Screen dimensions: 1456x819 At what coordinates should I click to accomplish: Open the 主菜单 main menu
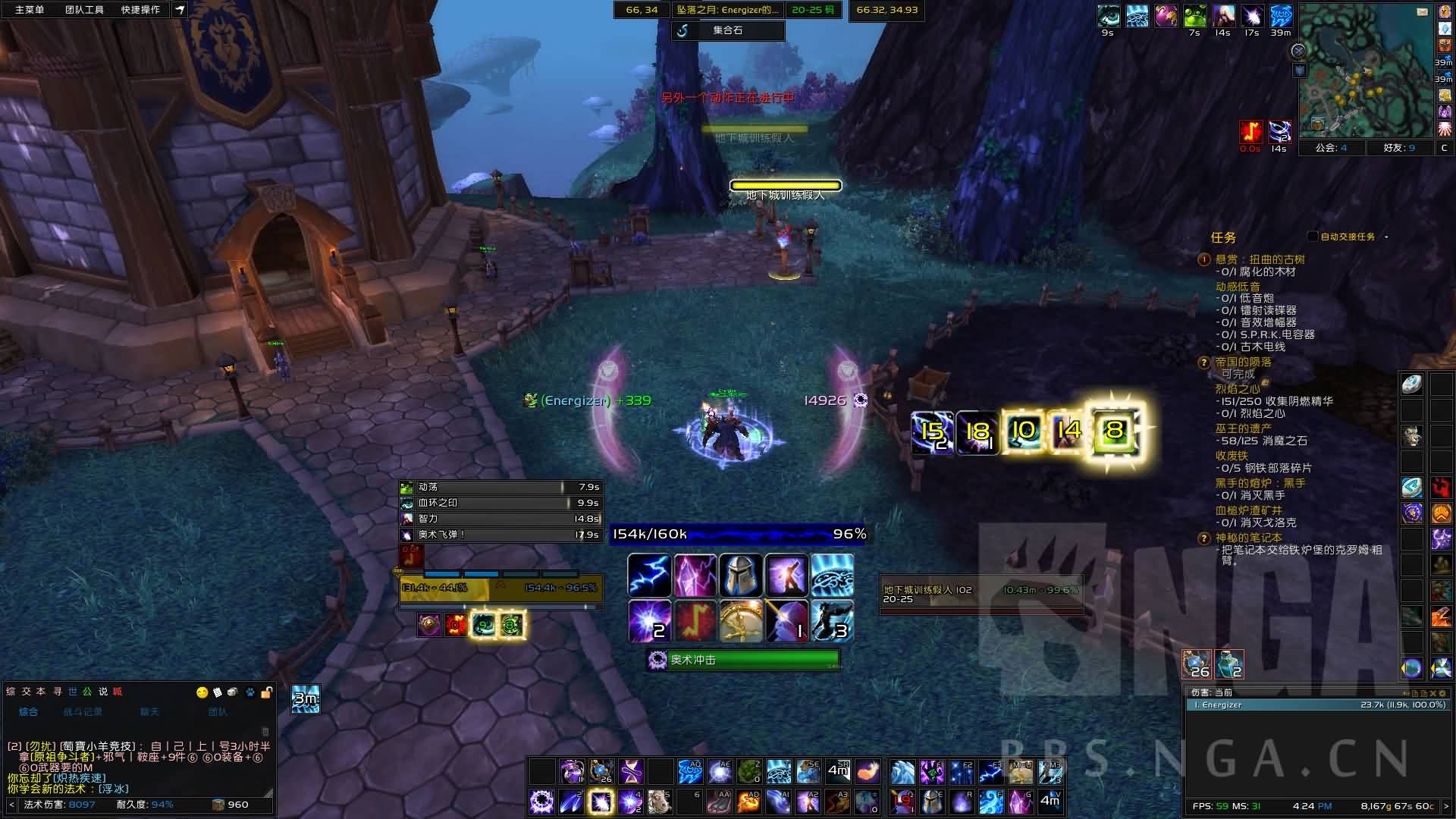coord(30,10)
